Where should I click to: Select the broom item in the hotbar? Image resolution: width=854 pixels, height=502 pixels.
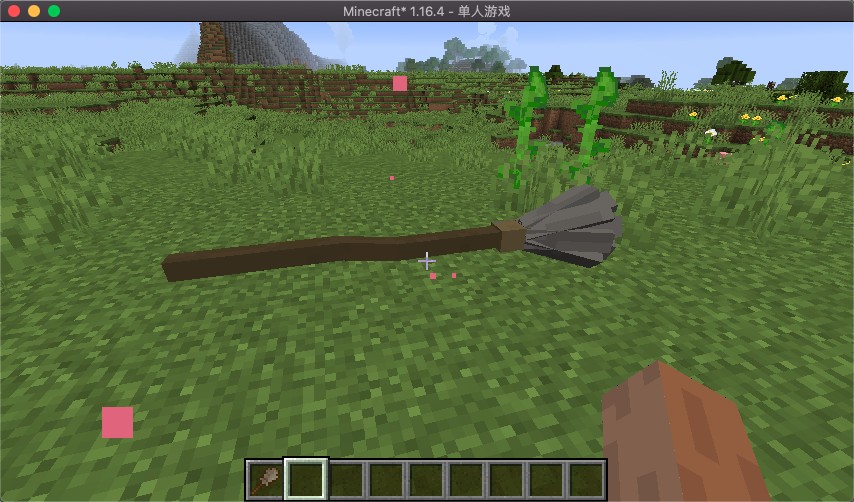[x=266, y=479]
